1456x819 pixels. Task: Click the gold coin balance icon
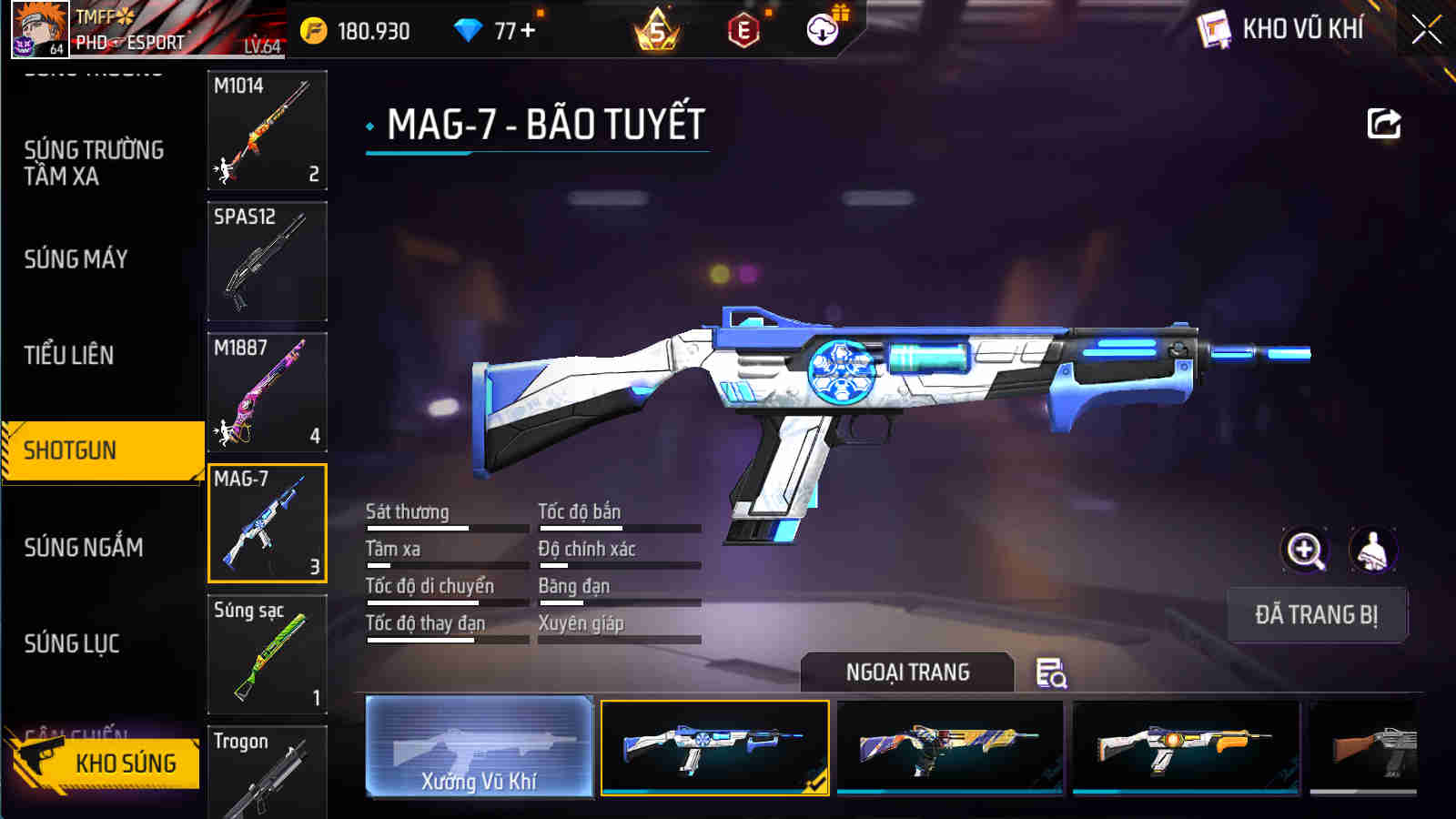click(x=314, y=29)
